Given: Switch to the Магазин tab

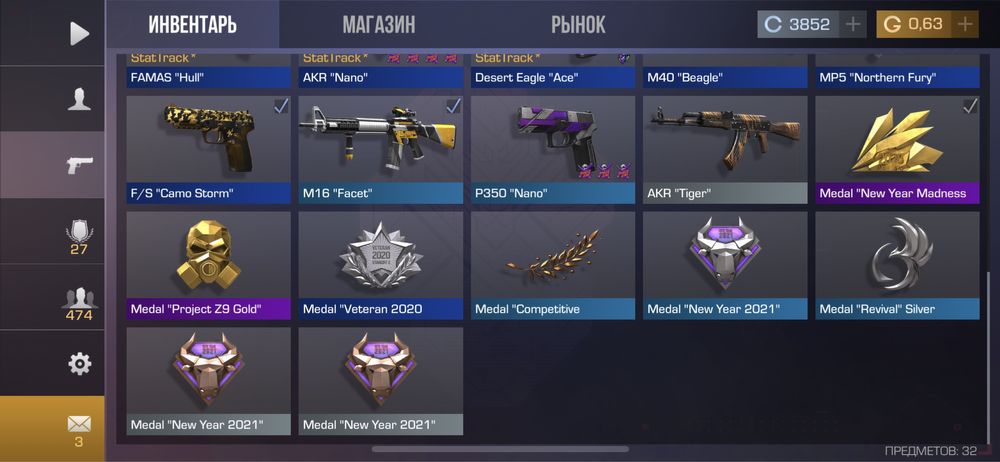Looking at the screenshot, I should [x=378, y=25].
